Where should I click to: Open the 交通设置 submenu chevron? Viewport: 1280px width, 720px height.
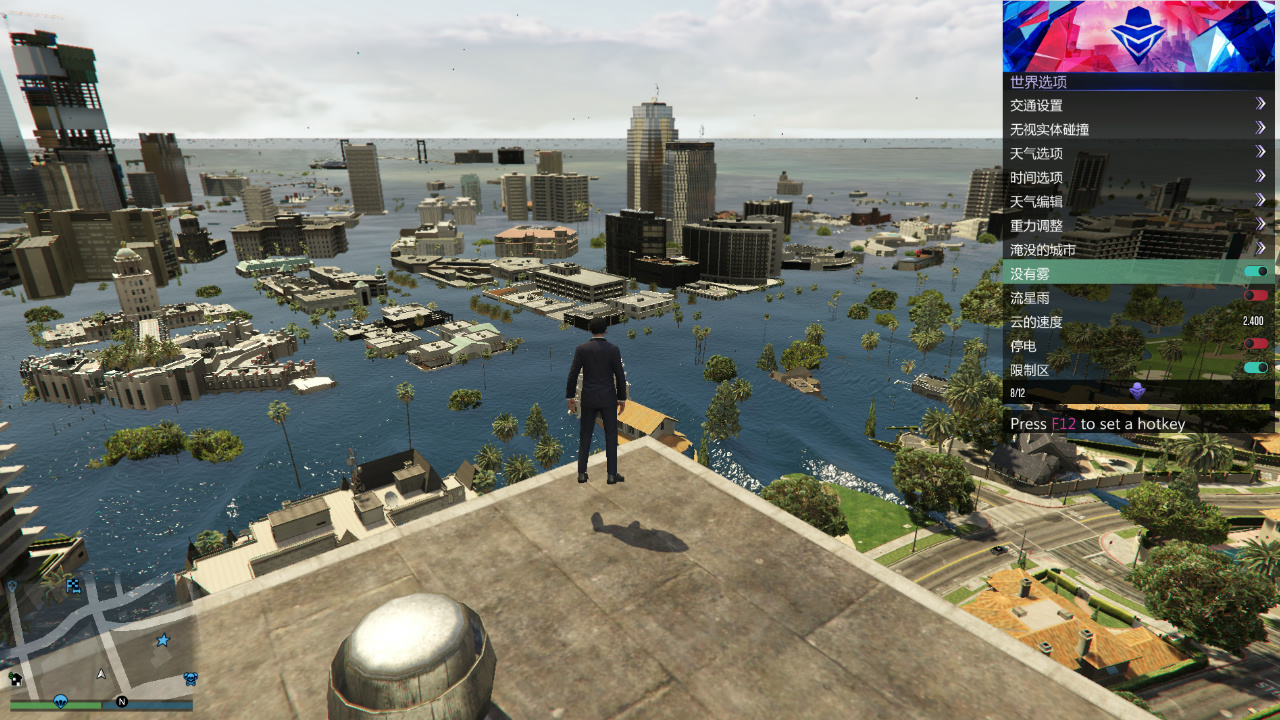pyautogui.click(x=1262, y=105)
